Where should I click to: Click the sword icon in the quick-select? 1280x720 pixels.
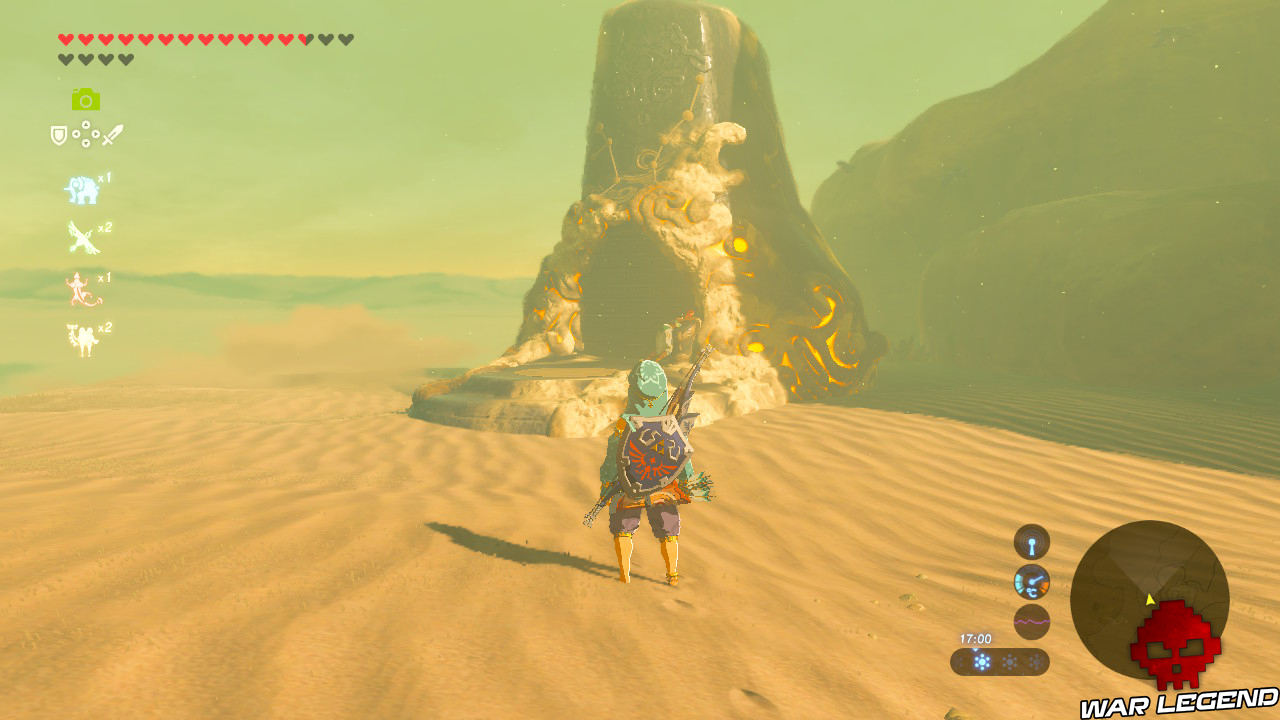click(x=113, y=134)
